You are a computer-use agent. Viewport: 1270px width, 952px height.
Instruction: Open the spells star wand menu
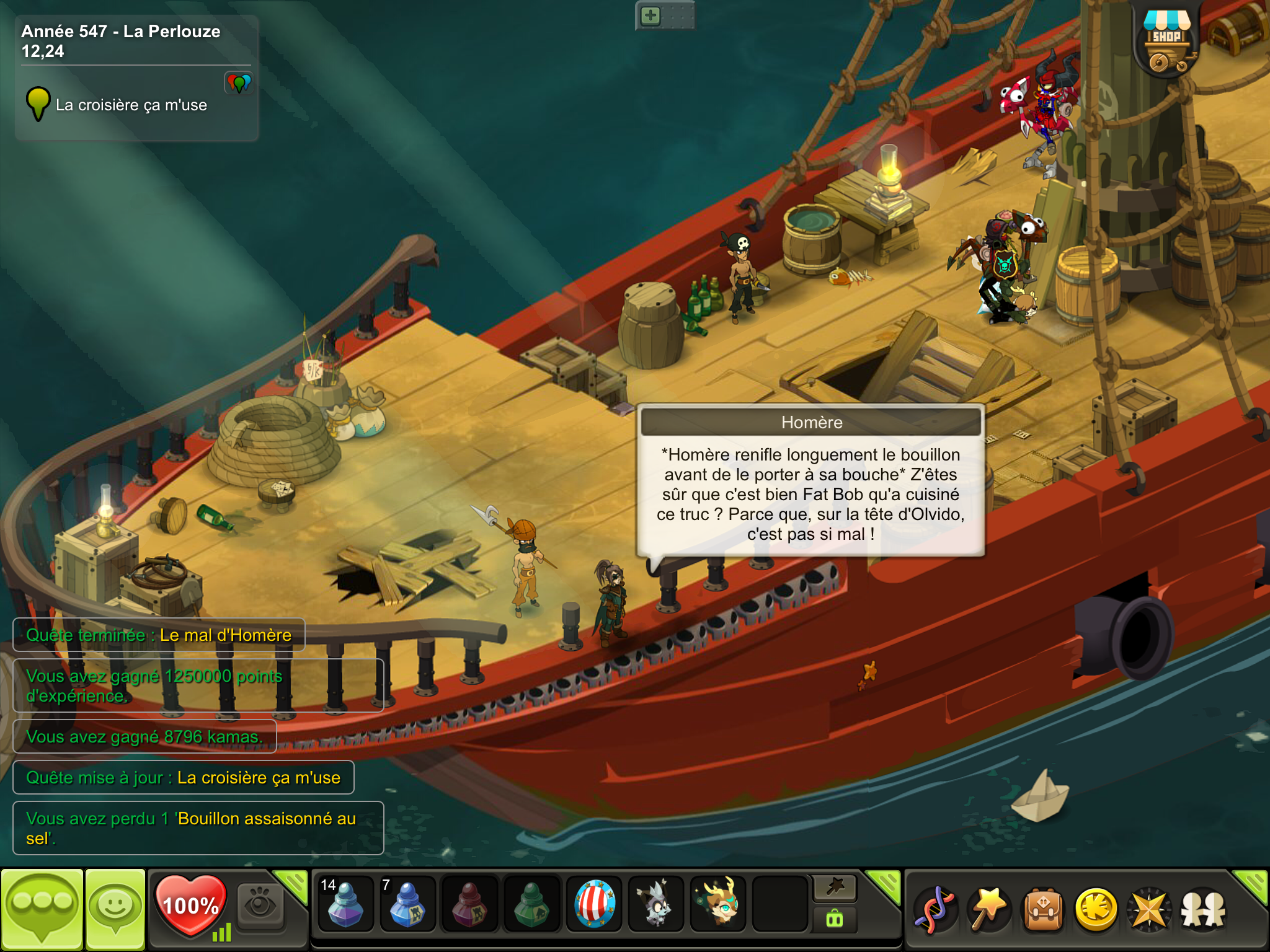coord(988,909)
